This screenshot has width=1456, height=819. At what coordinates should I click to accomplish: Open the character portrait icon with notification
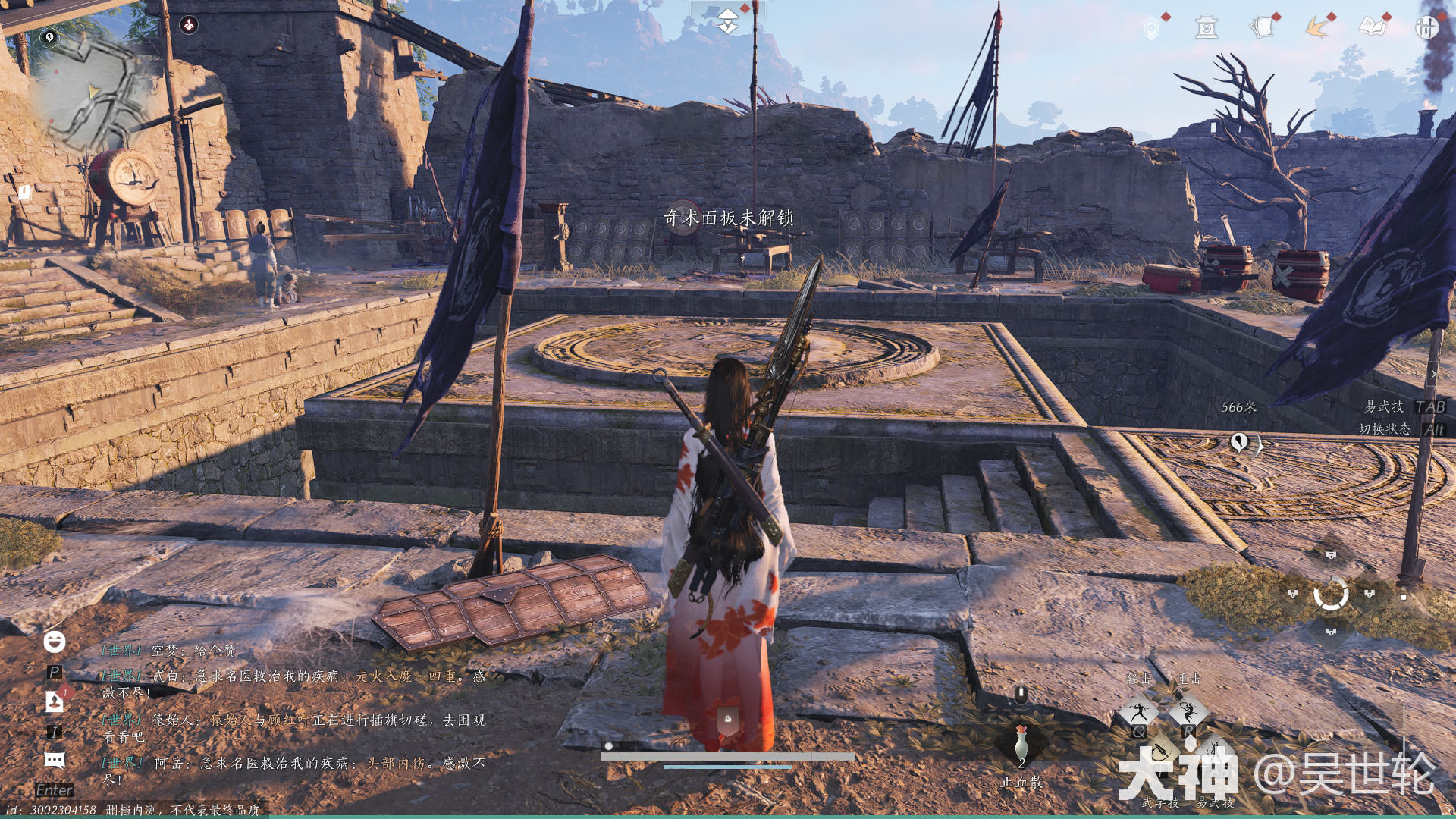point(55,701)
